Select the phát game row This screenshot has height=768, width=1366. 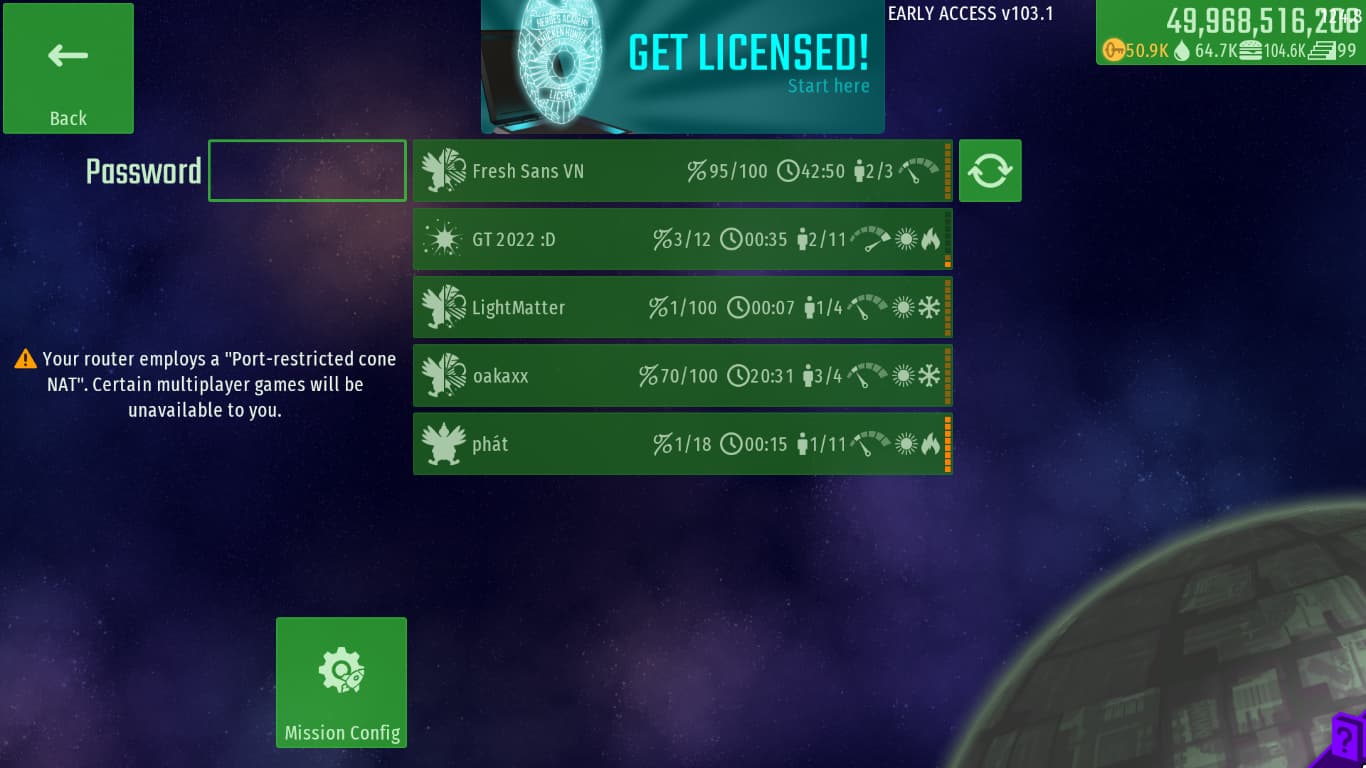682,444
